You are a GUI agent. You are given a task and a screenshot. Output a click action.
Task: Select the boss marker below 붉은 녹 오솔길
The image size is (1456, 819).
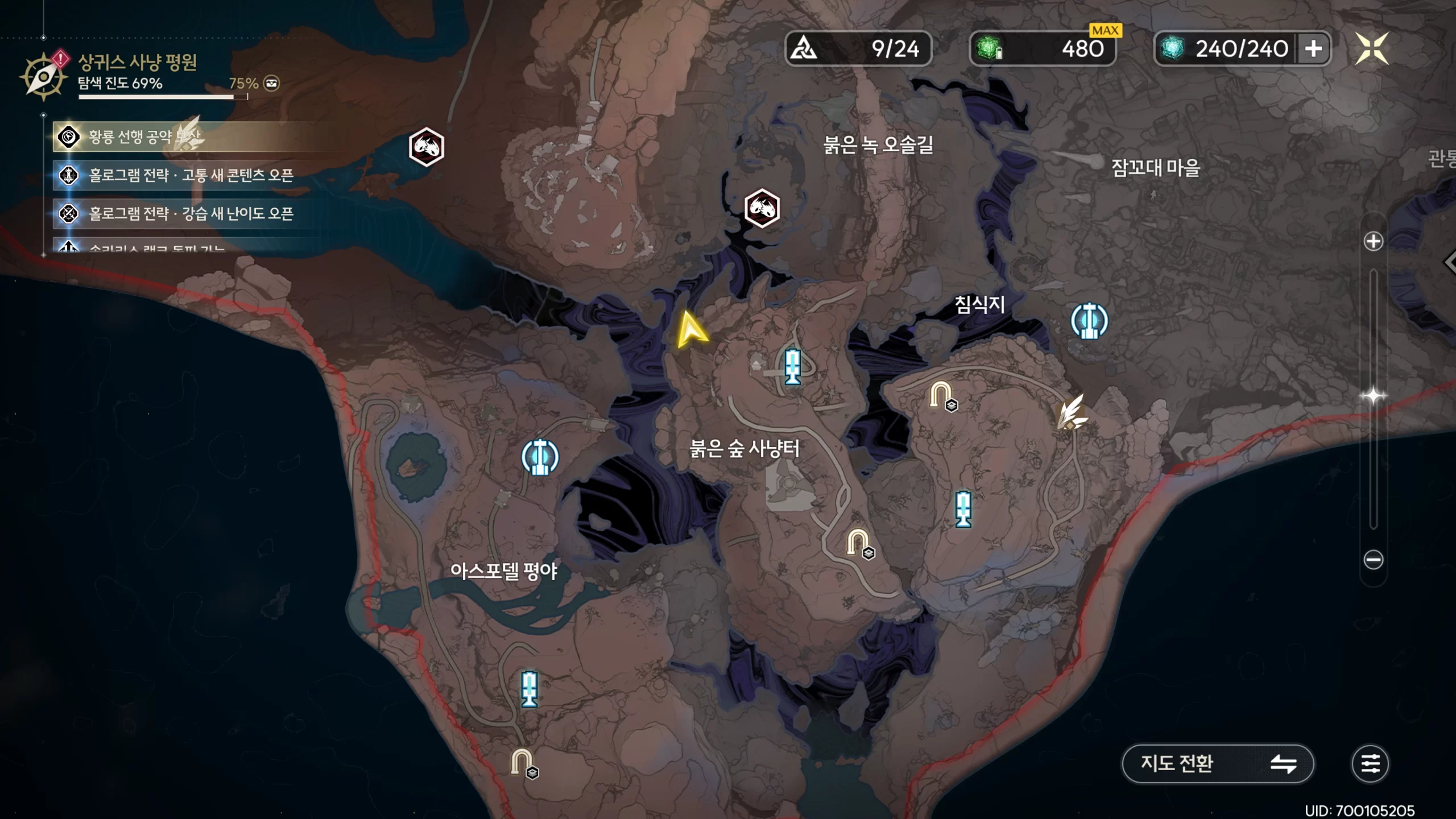(x=762, y=208)
